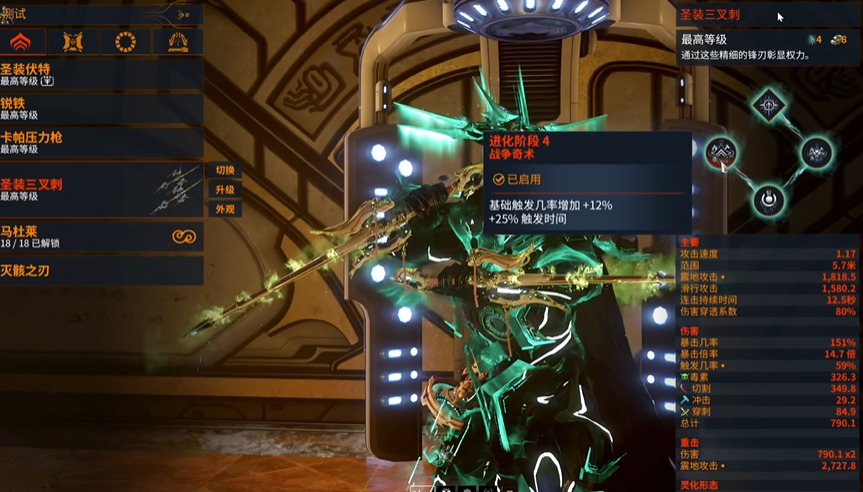Choose the red left evolution node
This screenshot has height=492, width=863.
tap(720, 152)
